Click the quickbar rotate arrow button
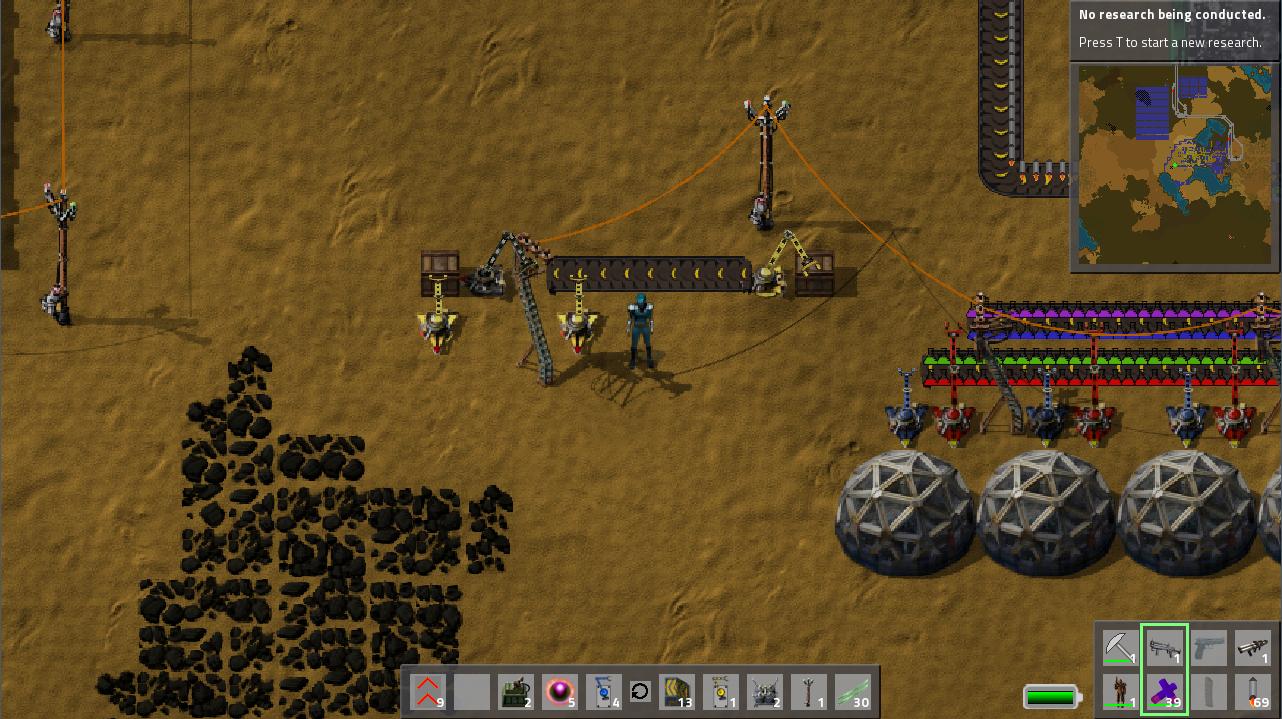Viewport: 1282px width, 719px height. pos(640,691)
